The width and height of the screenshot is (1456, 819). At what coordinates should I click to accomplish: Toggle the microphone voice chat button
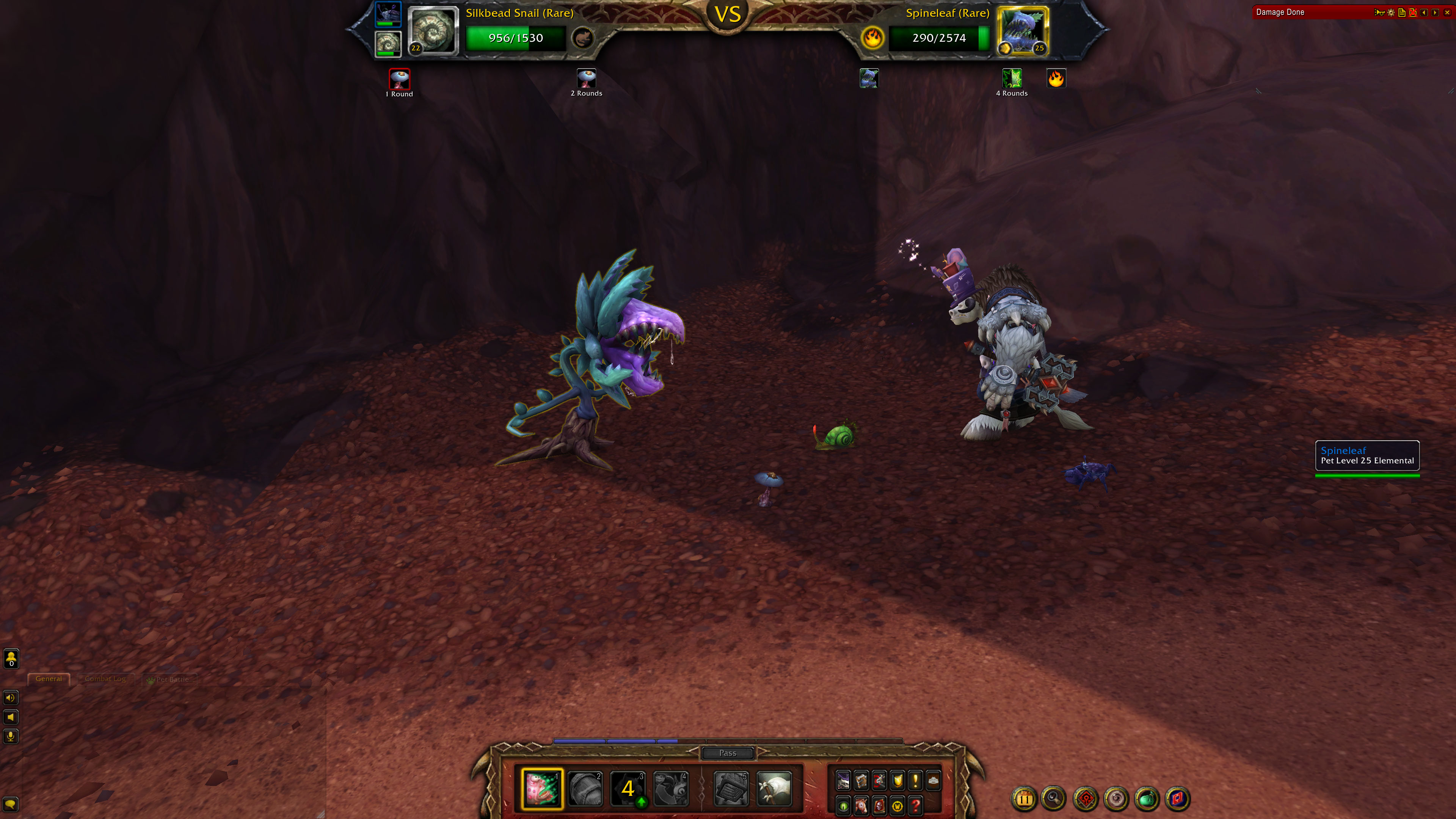point(11,736)
